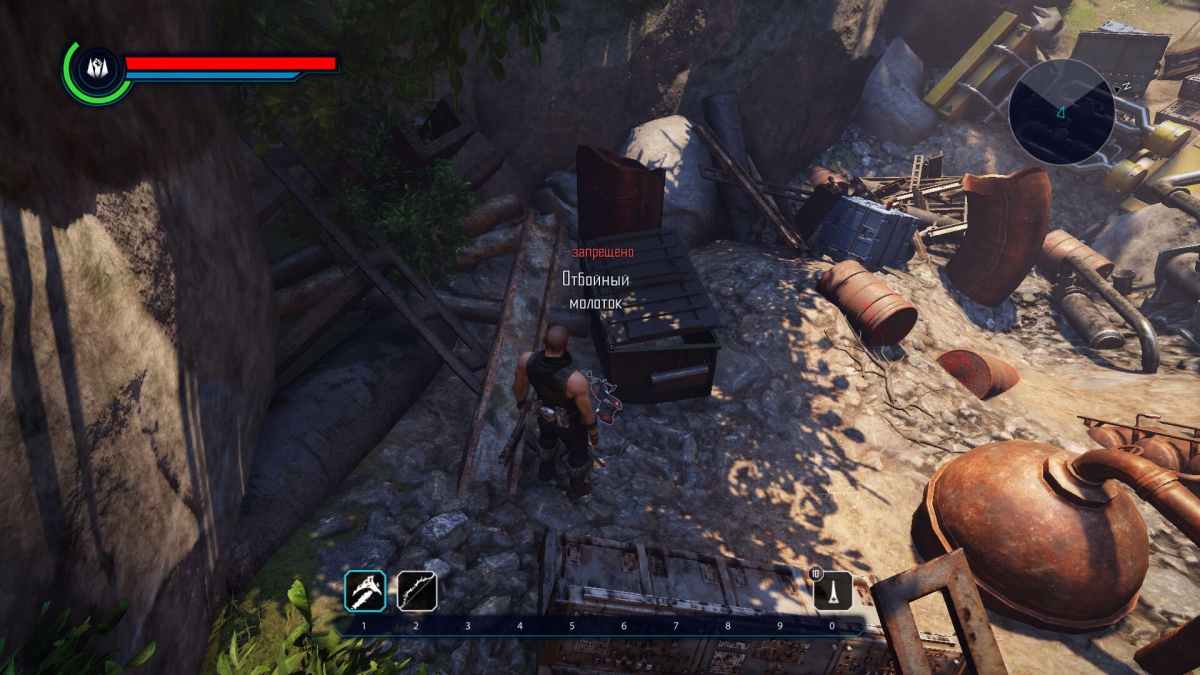Equip the bow in the second hotbar slot
Viewport: 1200px width, 675px height.
(x=417, y=591)
